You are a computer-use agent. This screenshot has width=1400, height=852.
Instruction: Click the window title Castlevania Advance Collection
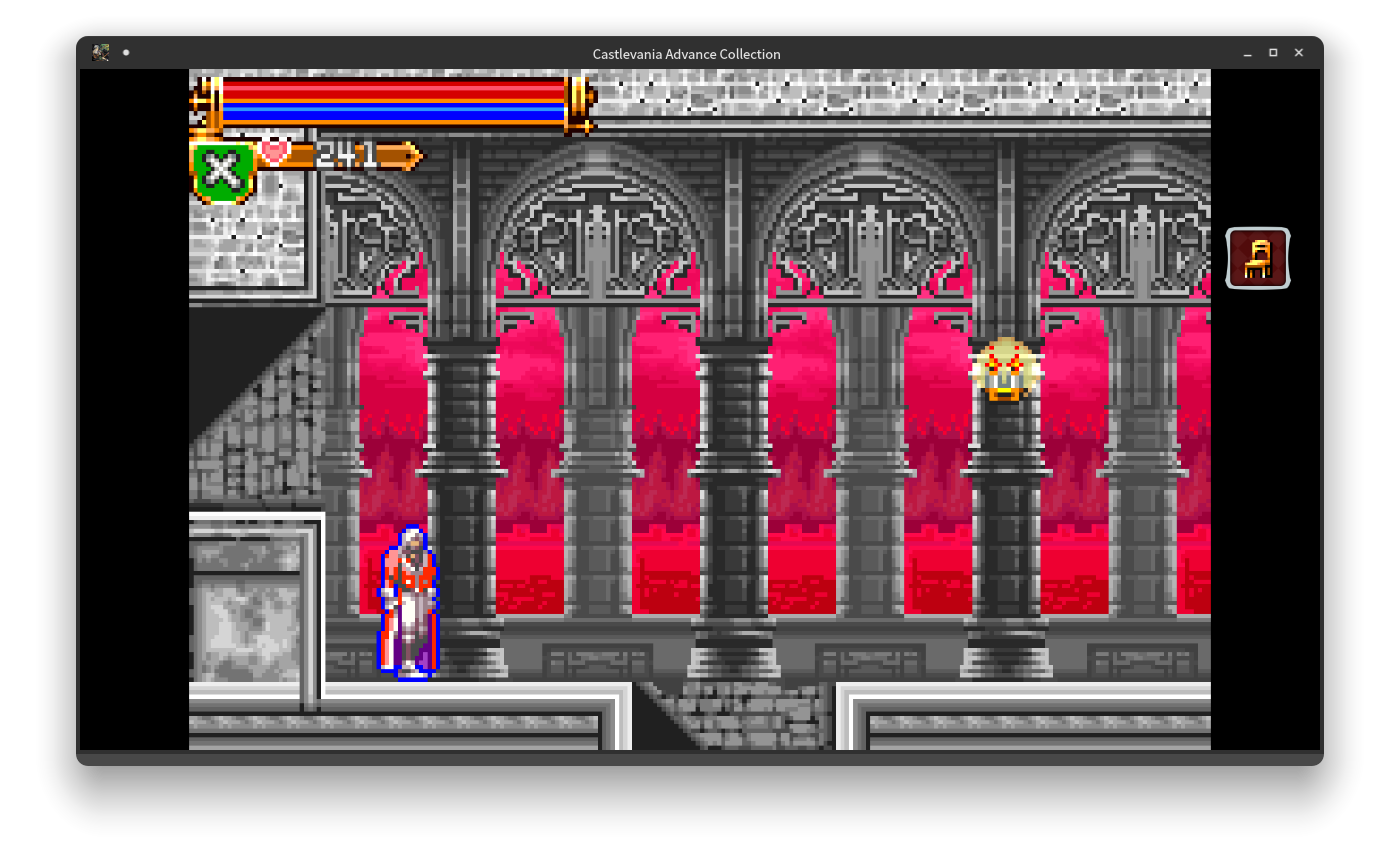[686, 54]
